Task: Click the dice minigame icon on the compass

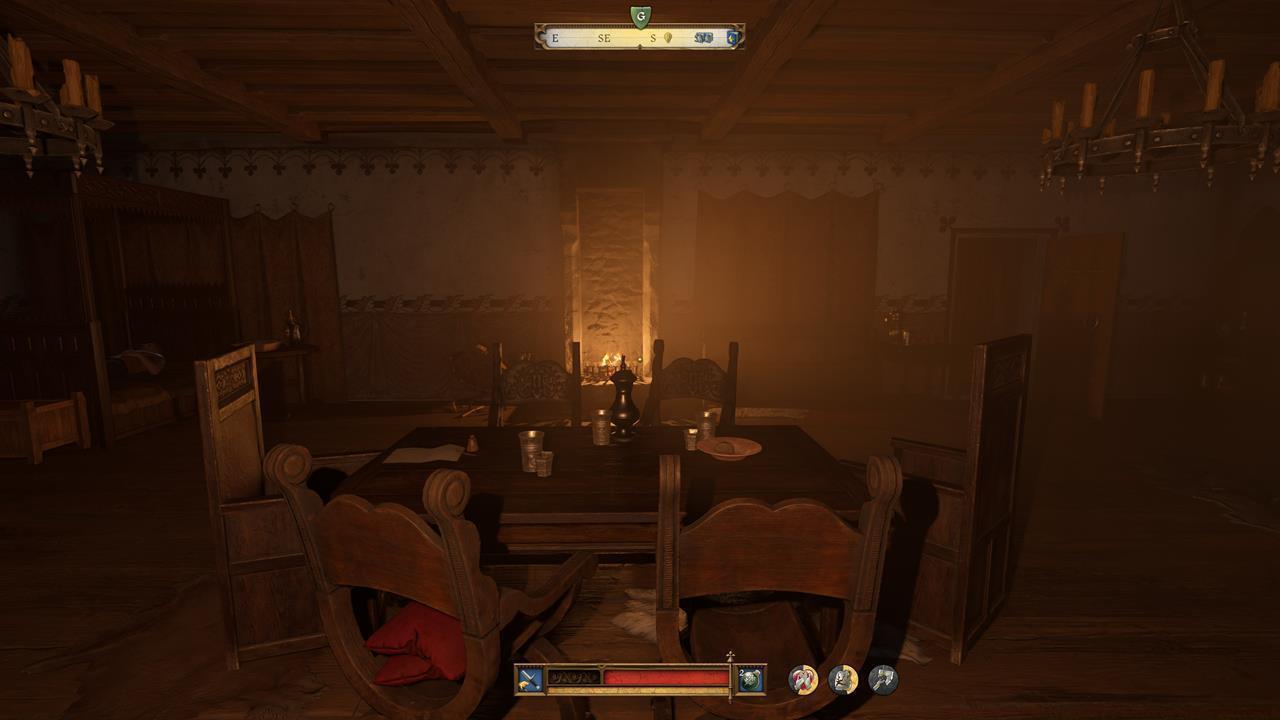Action: [x=705, y=37]
